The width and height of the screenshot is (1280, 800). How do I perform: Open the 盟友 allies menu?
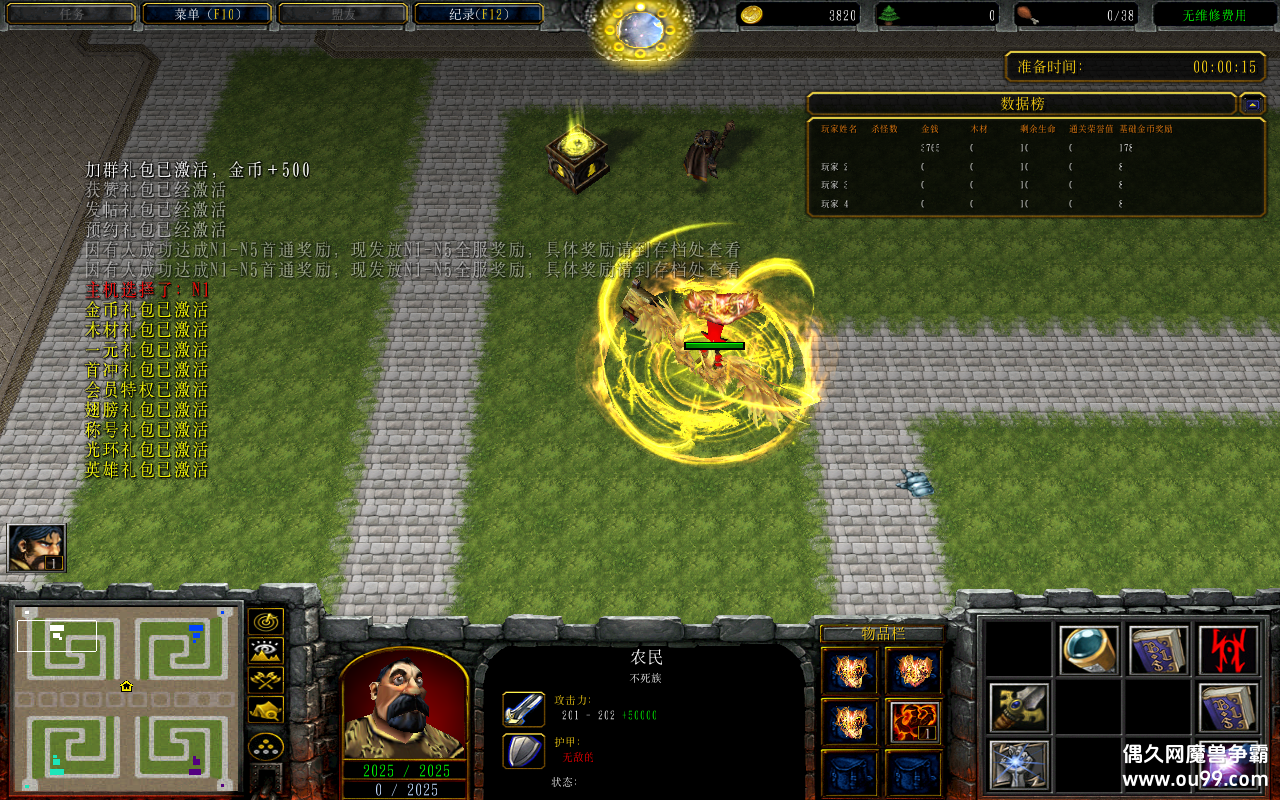coord(343,14)
